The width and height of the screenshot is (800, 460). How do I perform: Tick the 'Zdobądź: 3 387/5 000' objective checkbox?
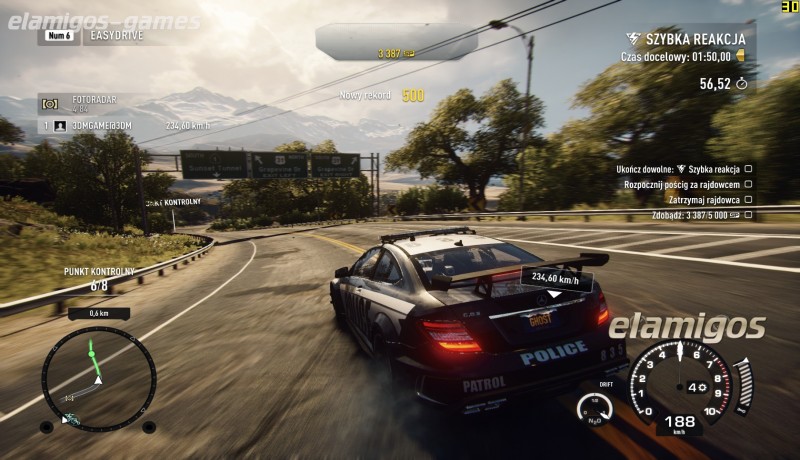click(x=748, y=214)
